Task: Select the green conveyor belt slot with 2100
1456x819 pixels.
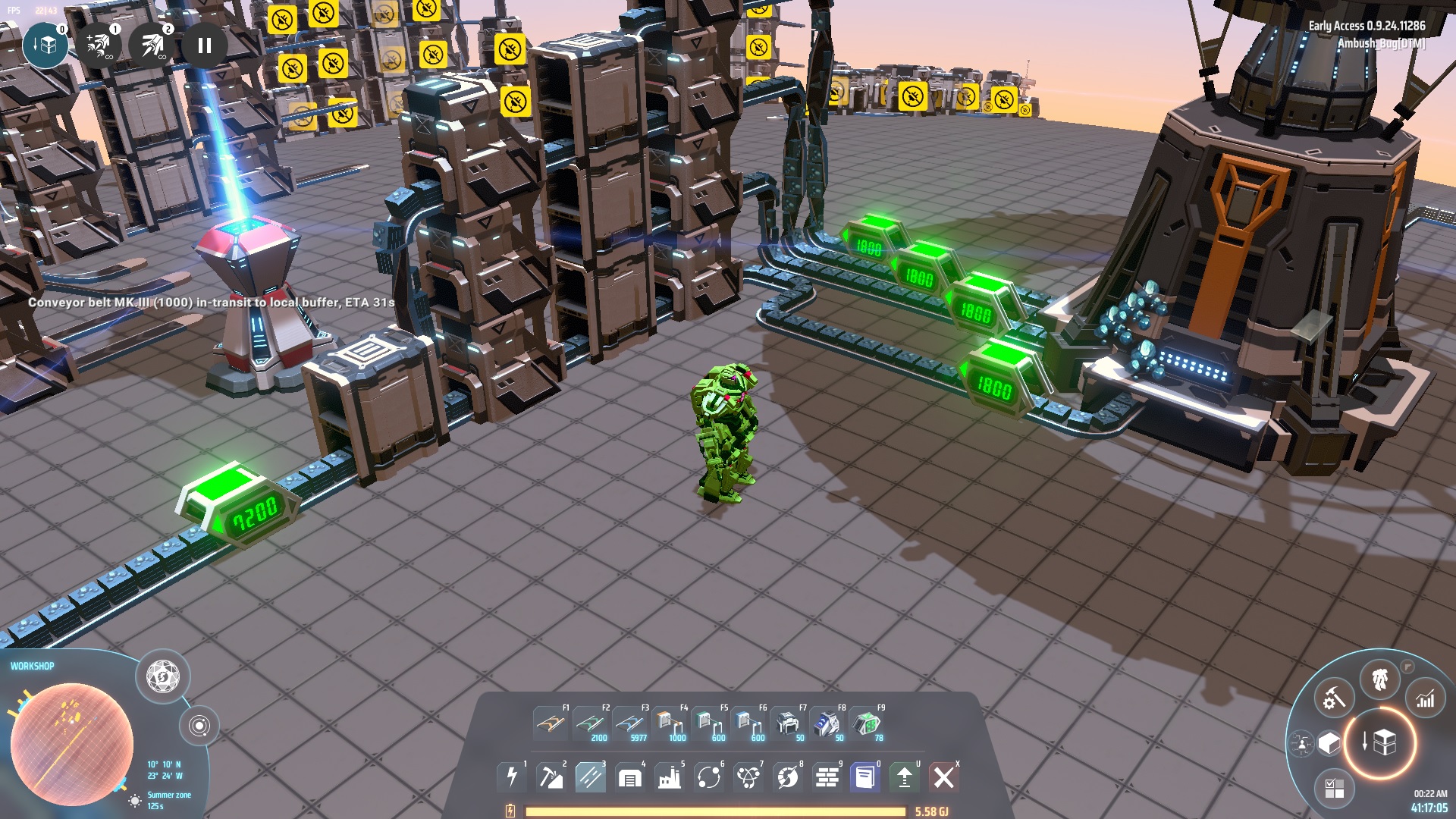Action: [591, 723]
